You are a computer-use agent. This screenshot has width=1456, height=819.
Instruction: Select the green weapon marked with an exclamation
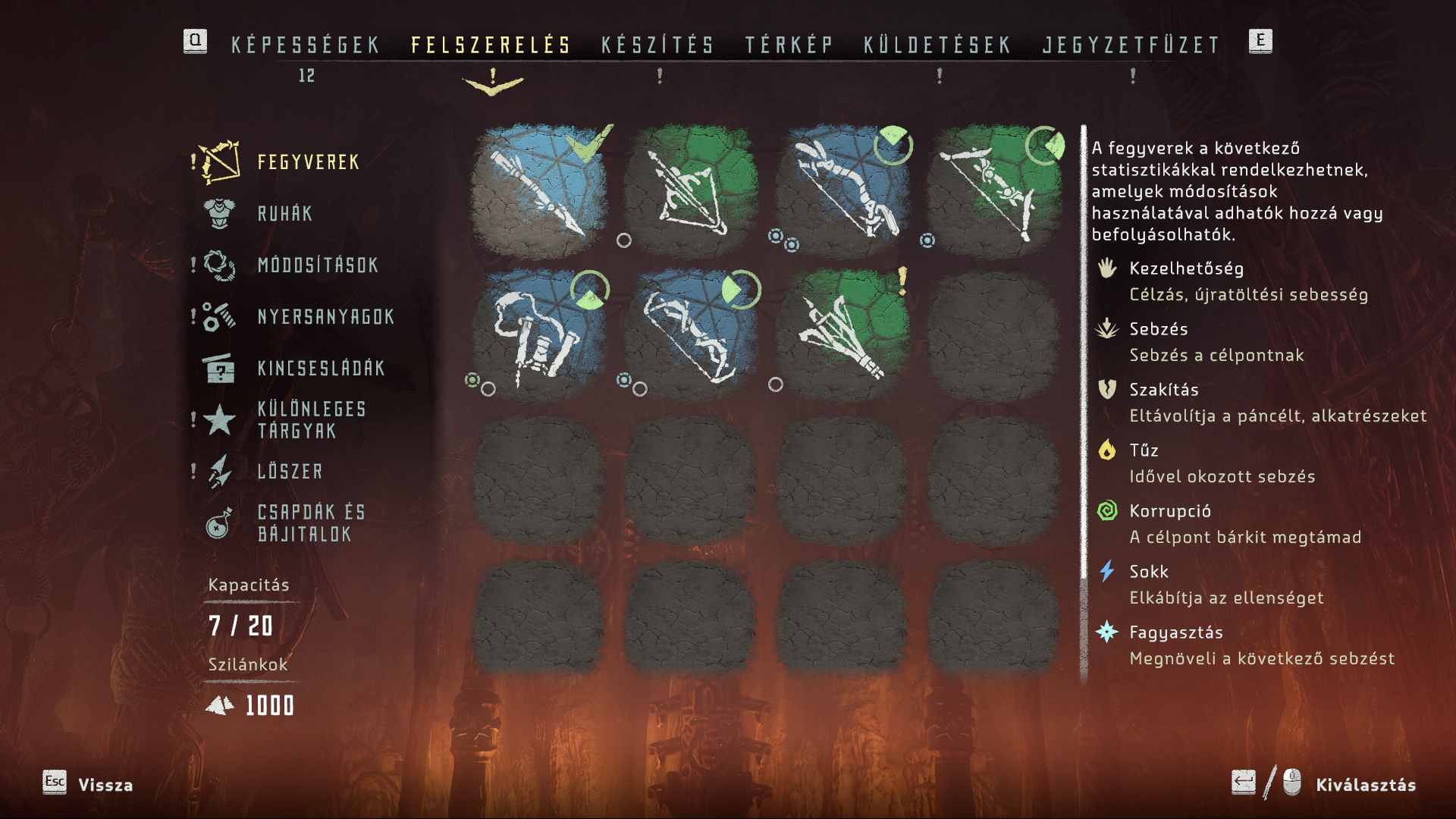pos(842,334)
